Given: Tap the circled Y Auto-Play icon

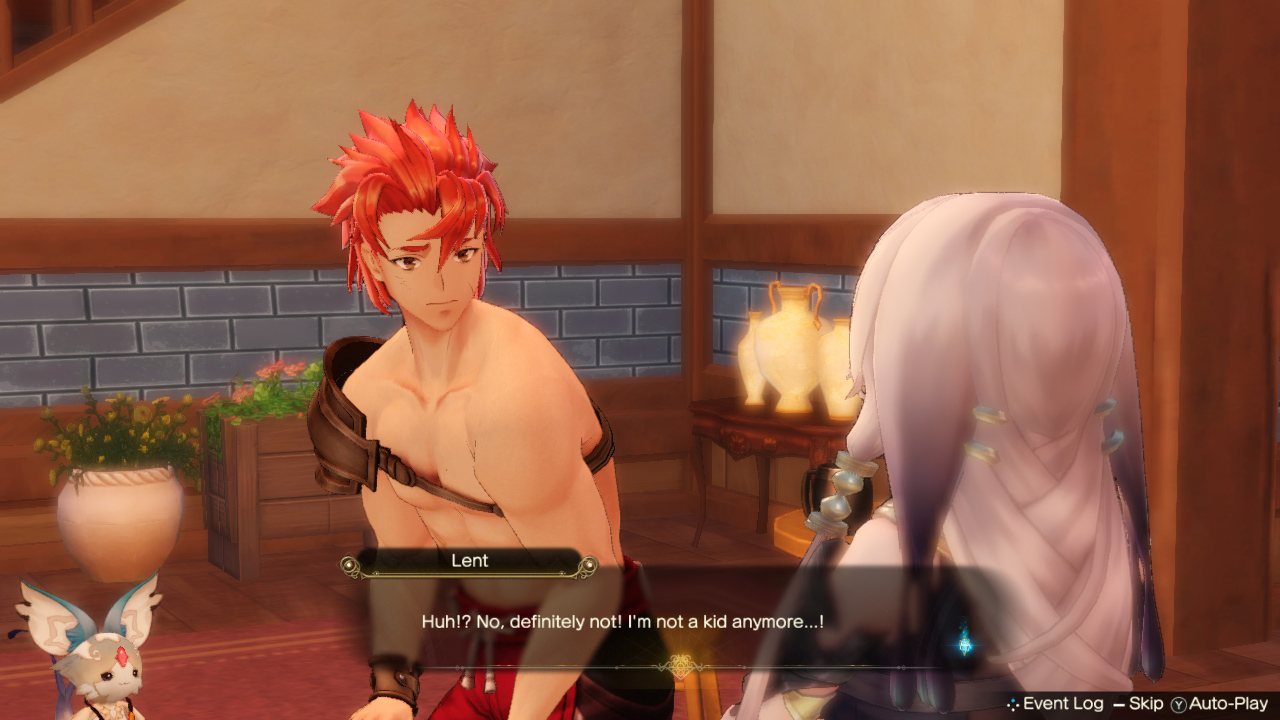Looking at the screenshot, I should [1180, 705].
